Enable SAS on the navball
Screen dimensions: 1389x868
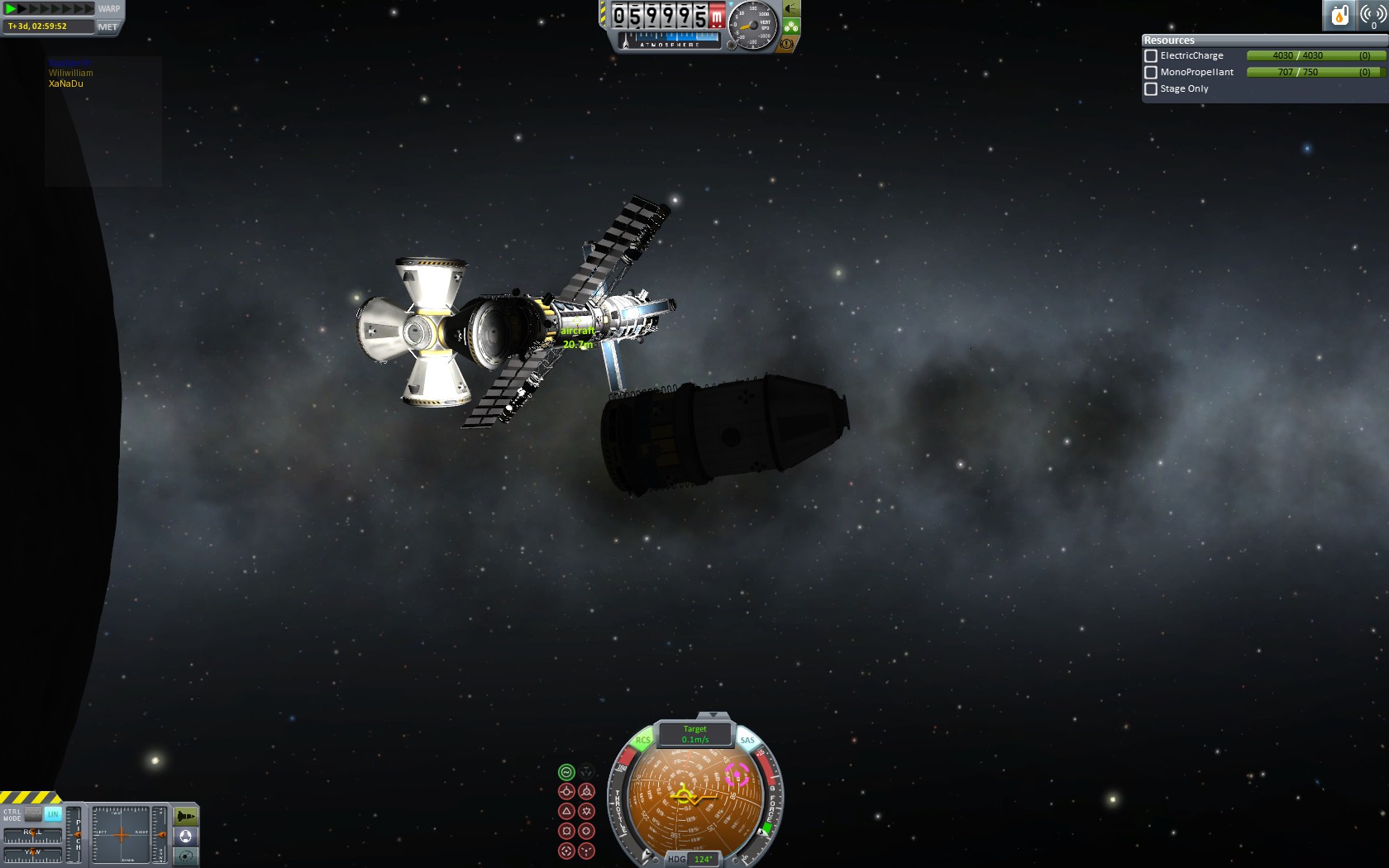tap(747, 740)
